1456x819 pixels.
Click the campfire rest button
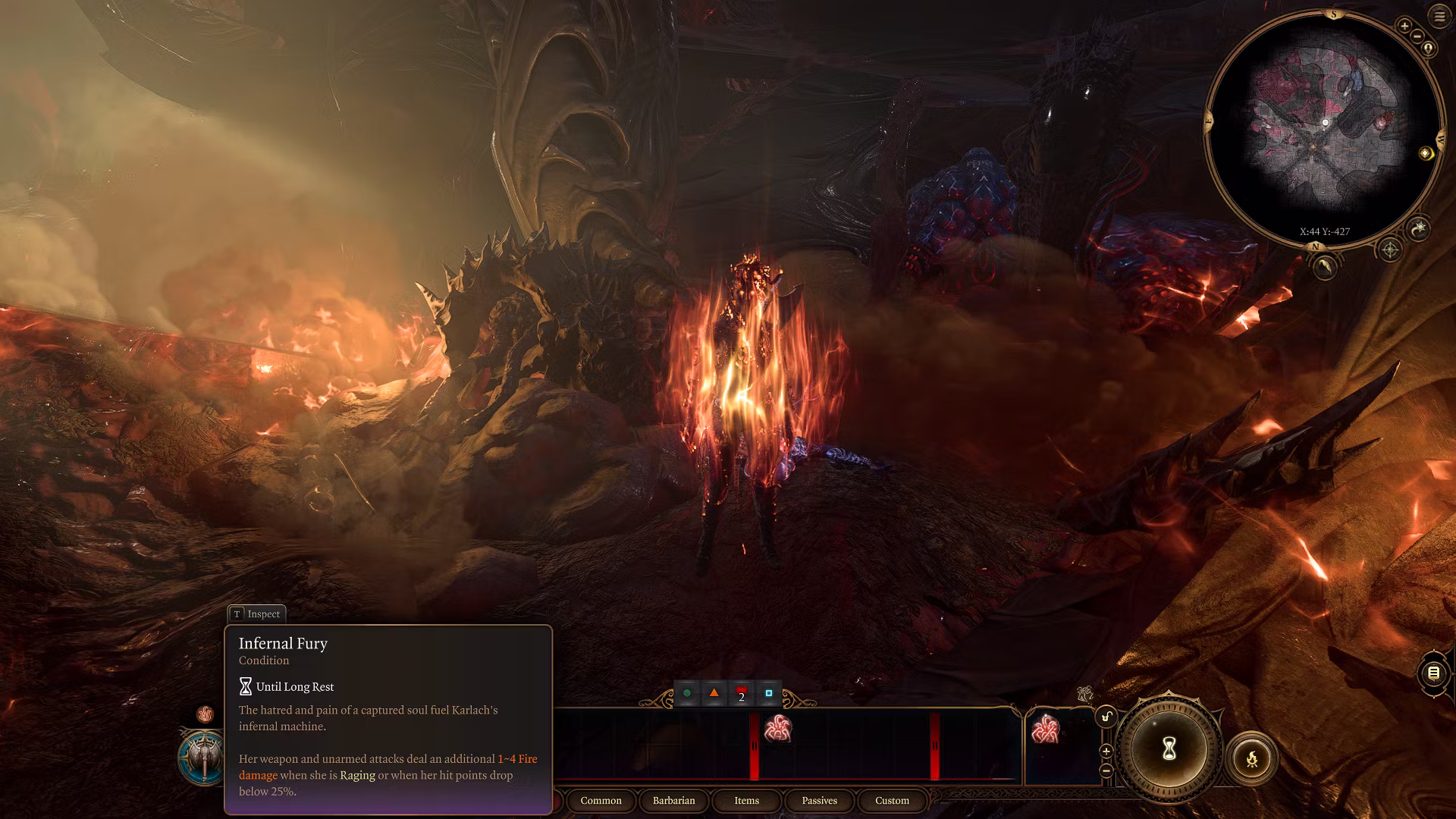pyautogui.click(x=1251, y=758)
